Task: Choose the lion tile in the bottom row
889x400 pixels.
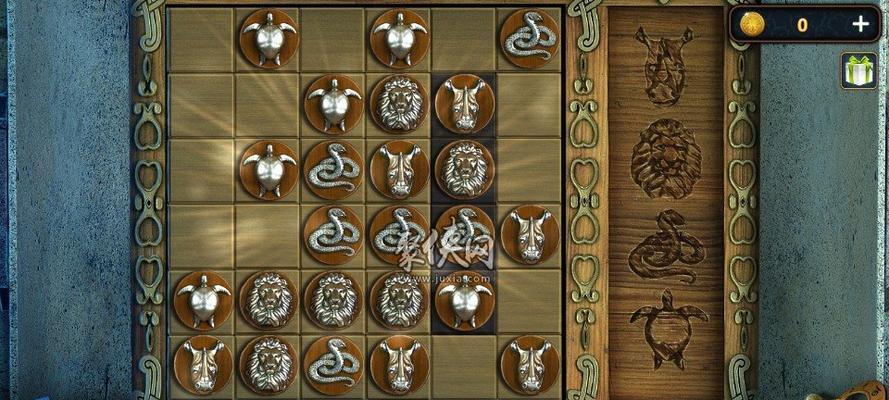Action: 269,364
